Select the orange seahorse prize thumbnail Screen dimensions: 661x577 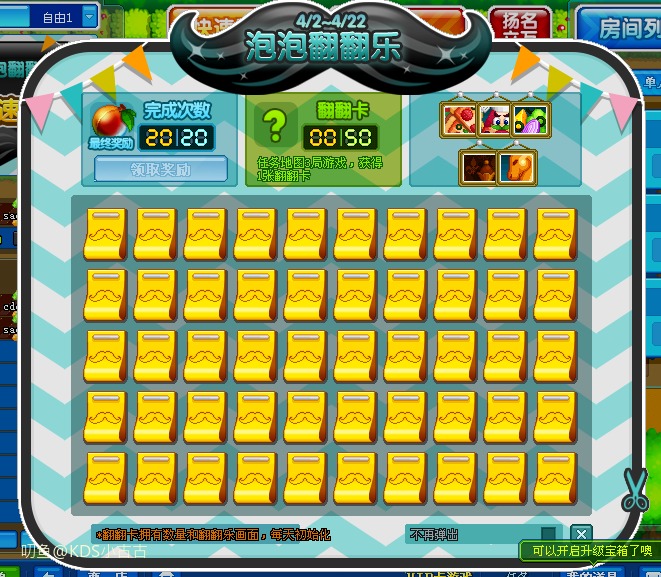pyautogui.click(x=516, y=167)
